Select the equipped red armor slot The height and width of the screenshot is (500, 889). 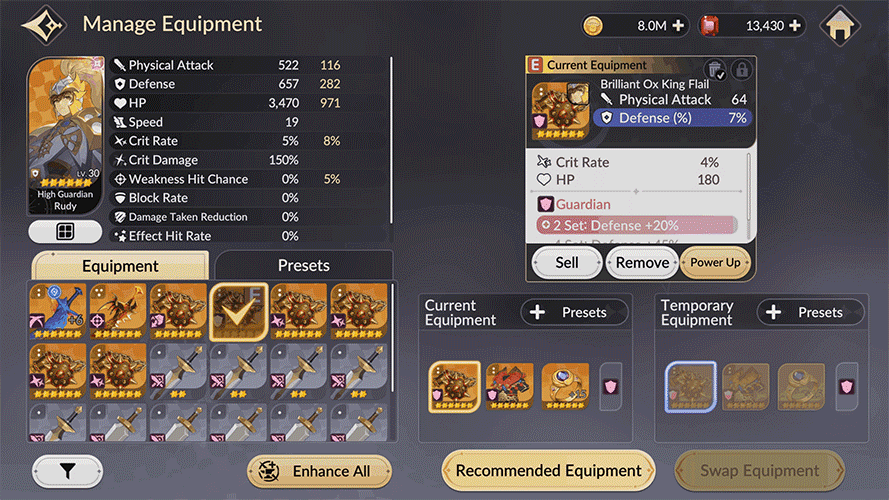pos(509,386)
